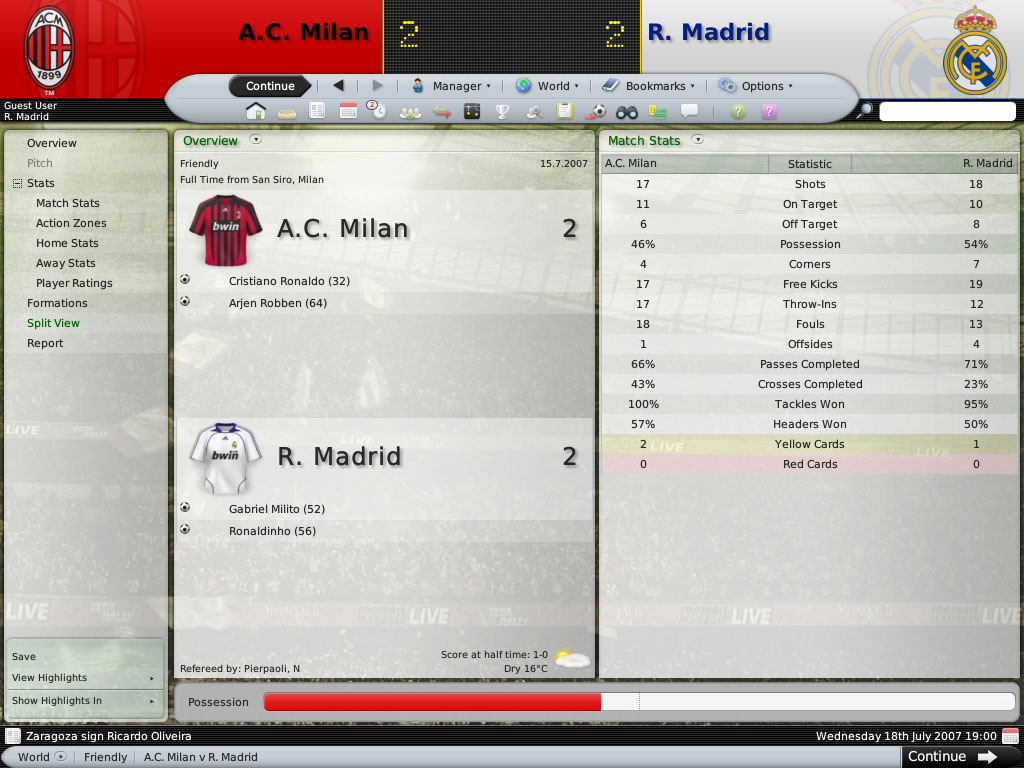This screenshot has width=1024, height=768.
Task: Show Action Zones stats
Action: [71, 223]
